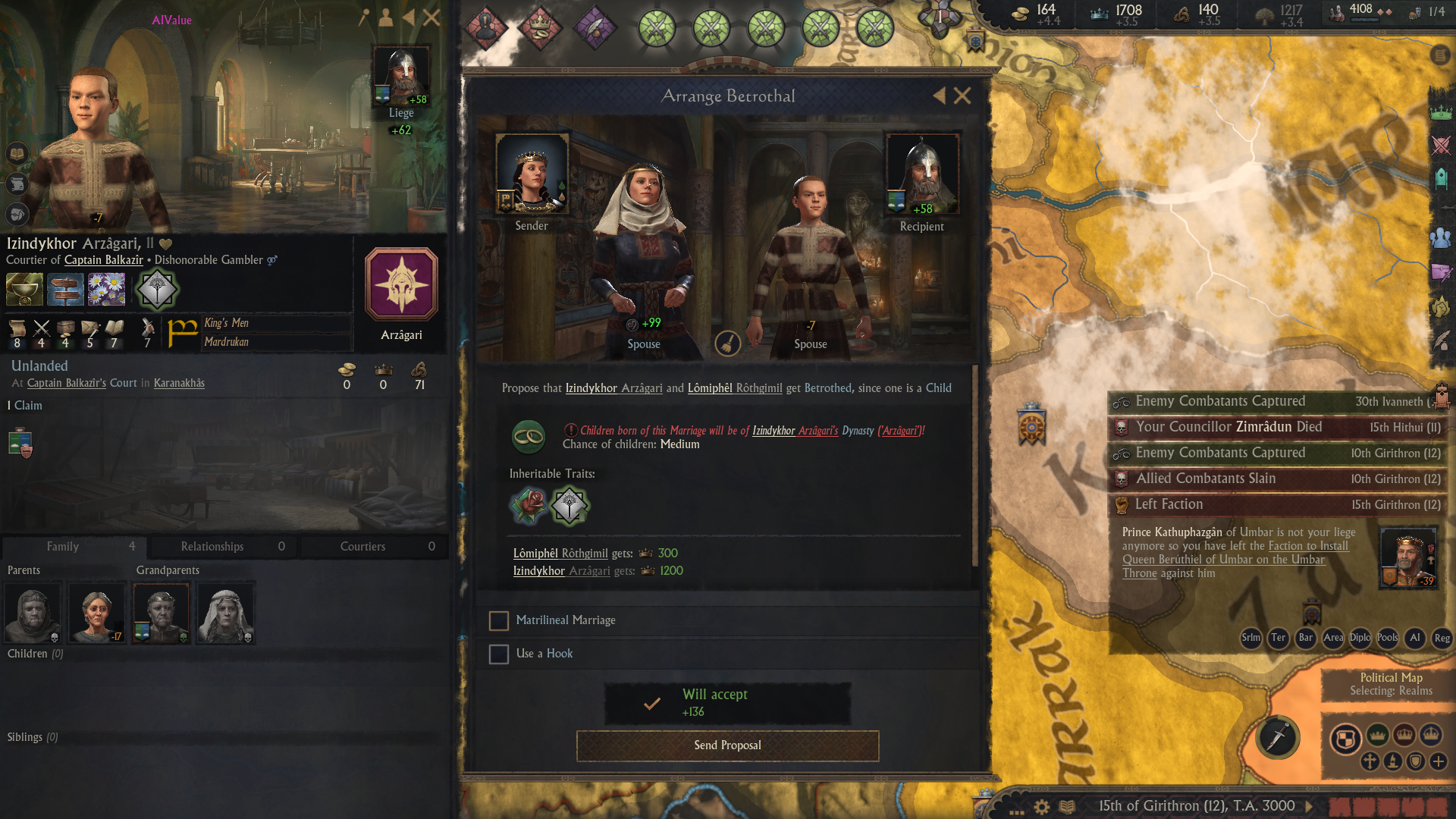This screenshot has width=1456, height=819.
Task: Open the Karanakhâs location link
Action: pyautogui.click(x=179, y=383)
